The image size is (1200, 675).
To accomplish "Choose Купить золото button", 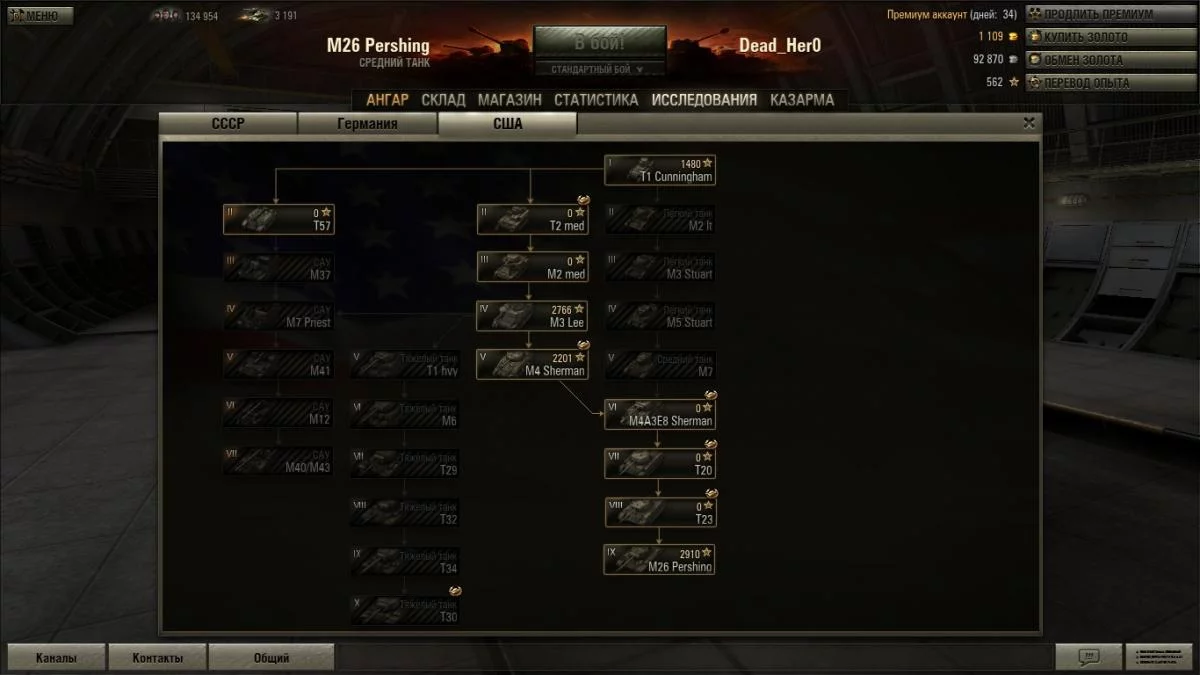I will 1097,37.
